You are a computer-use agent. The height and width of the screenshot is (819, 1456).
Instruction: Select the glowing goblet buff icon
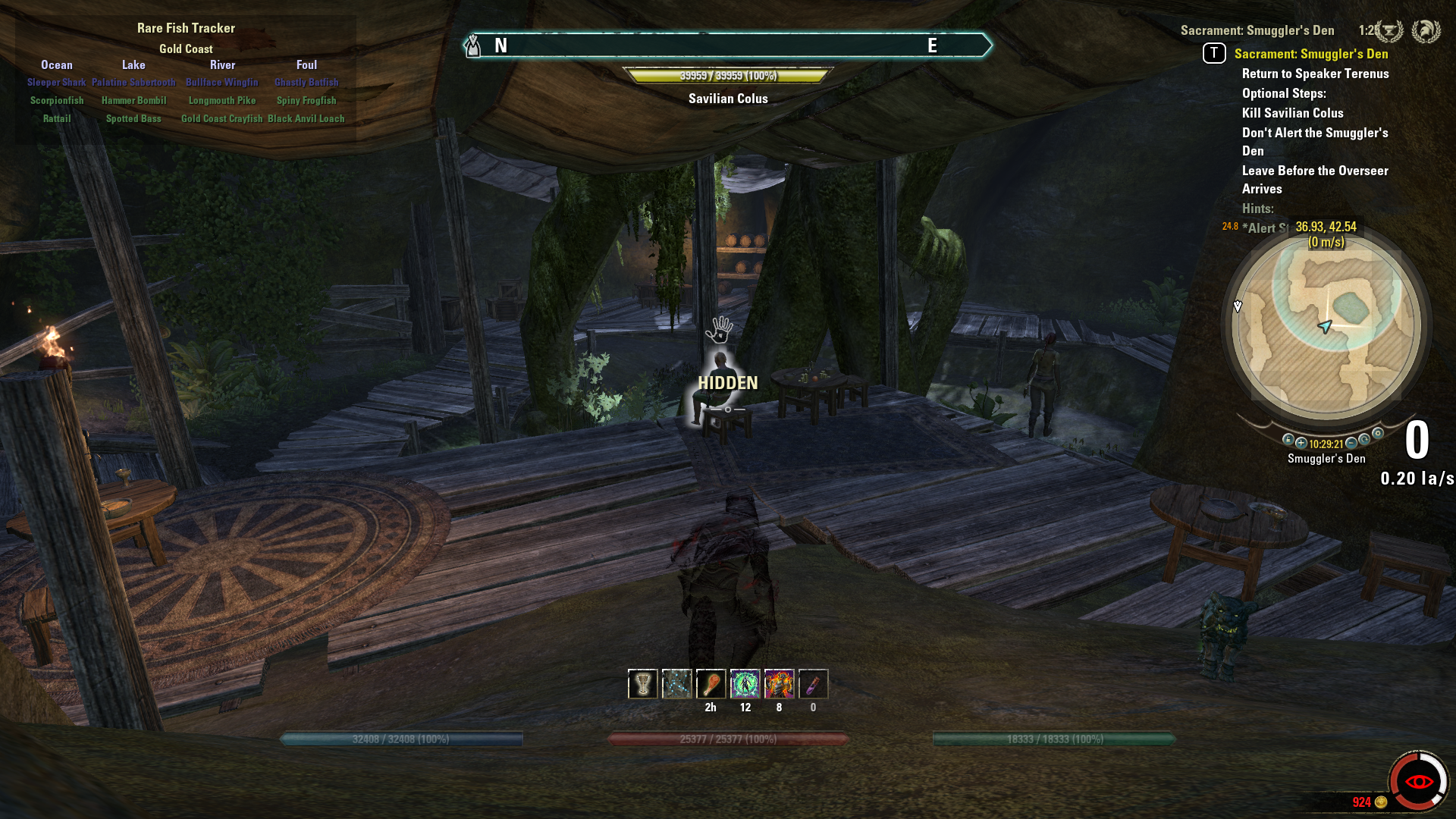coord(642,684)
